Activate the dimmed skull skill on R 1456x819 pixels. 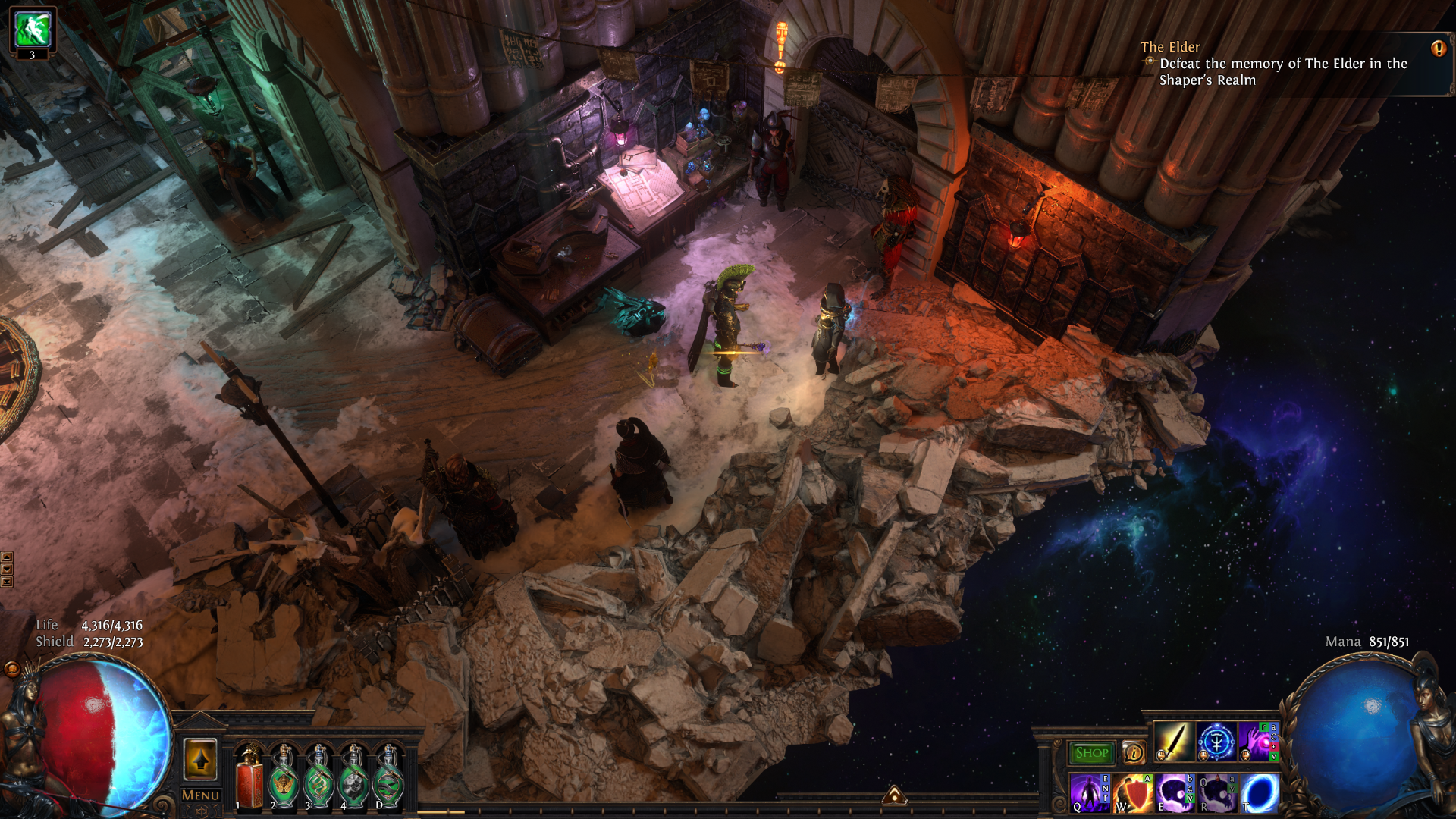1217,792
